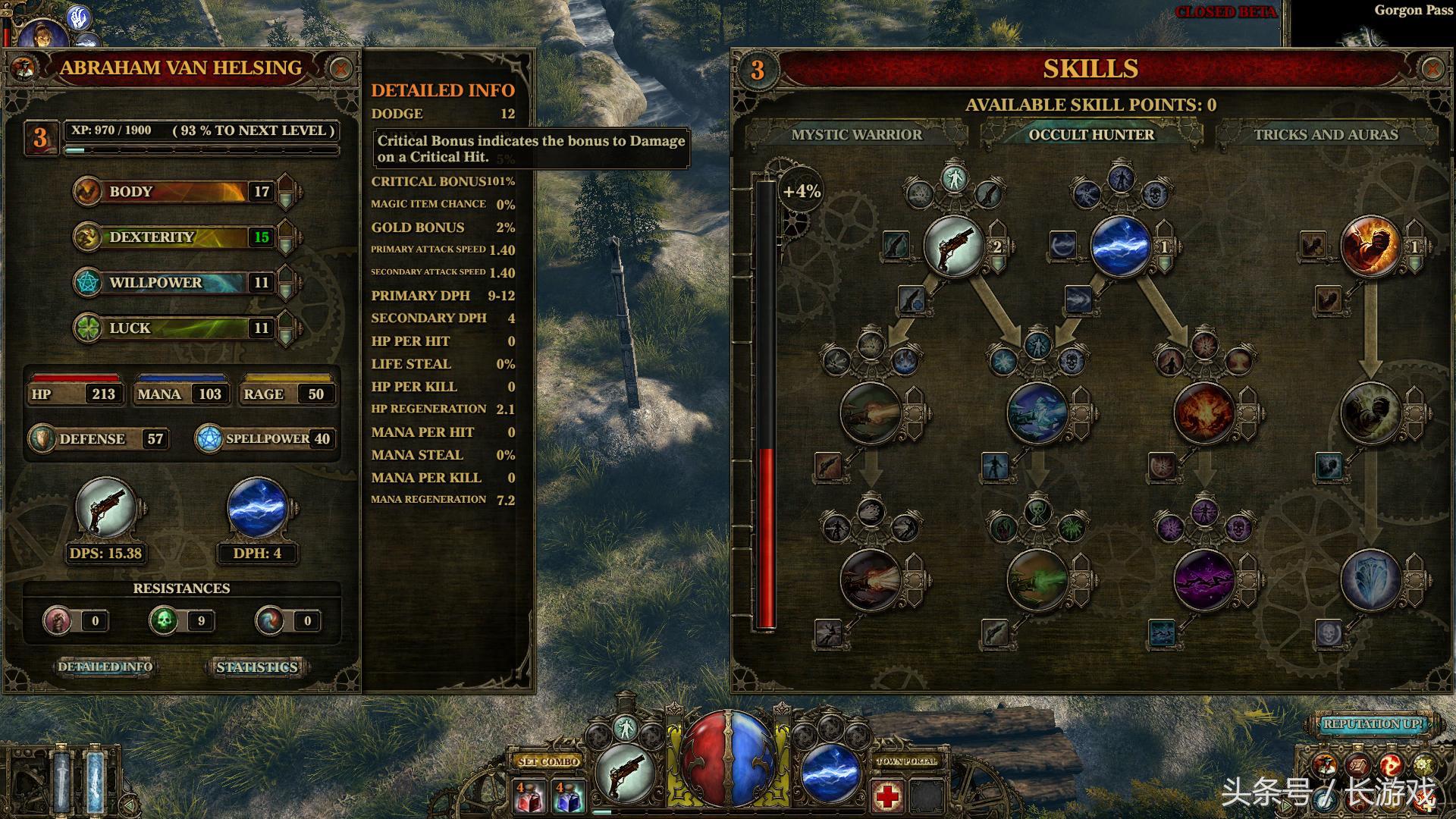Close the Abraham Van Helsing character panel
1456x819 pixels.
(x=340, y=69)
